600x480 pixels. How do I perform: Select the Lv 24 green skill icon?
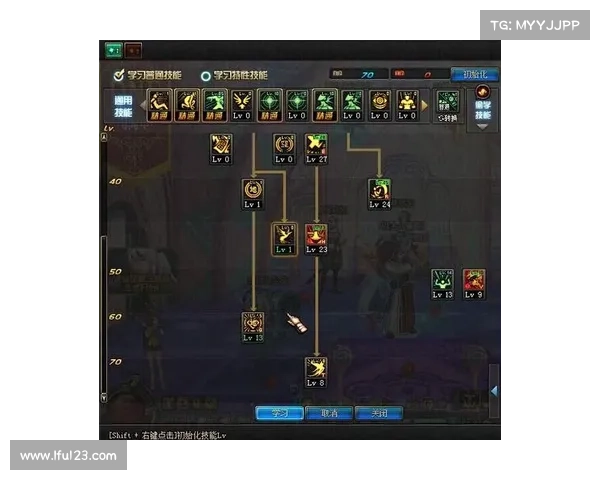379,189
